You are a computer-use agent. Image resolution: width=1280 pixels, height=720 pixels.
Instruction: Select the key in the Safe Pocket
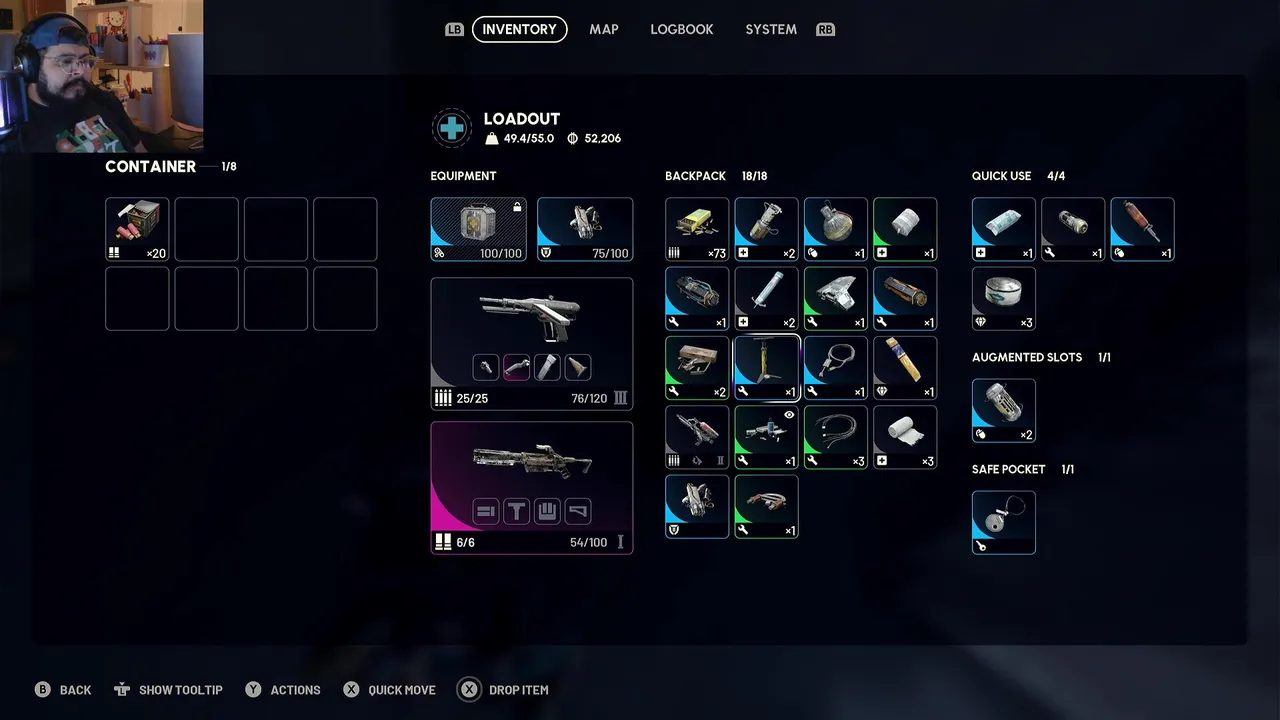[x=1003, y=522]
